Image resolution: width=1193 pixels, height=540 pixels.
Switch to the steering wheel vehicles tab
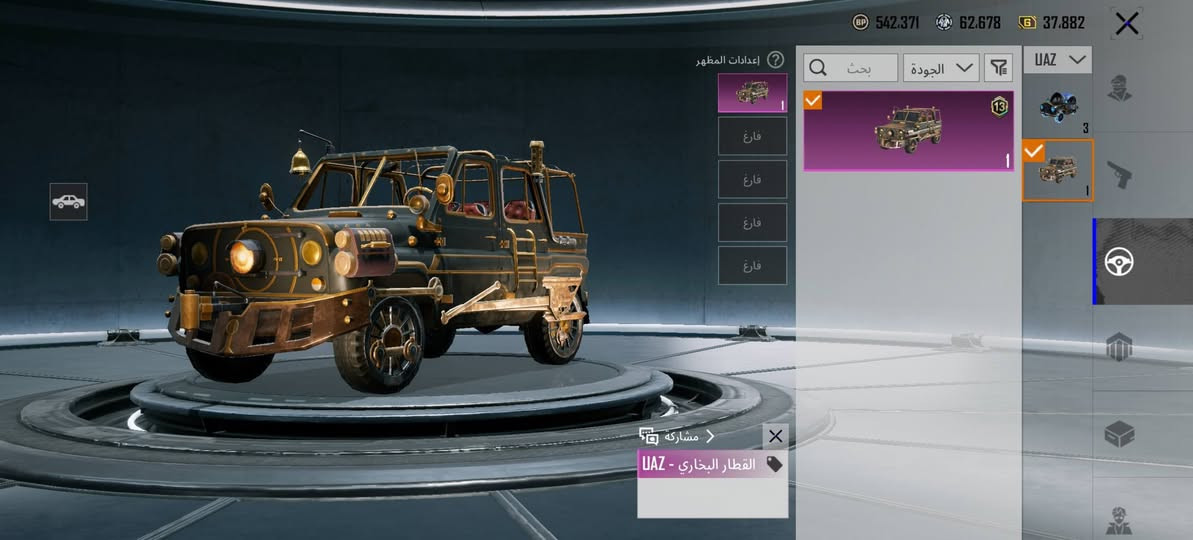(x=1119, y=262)
